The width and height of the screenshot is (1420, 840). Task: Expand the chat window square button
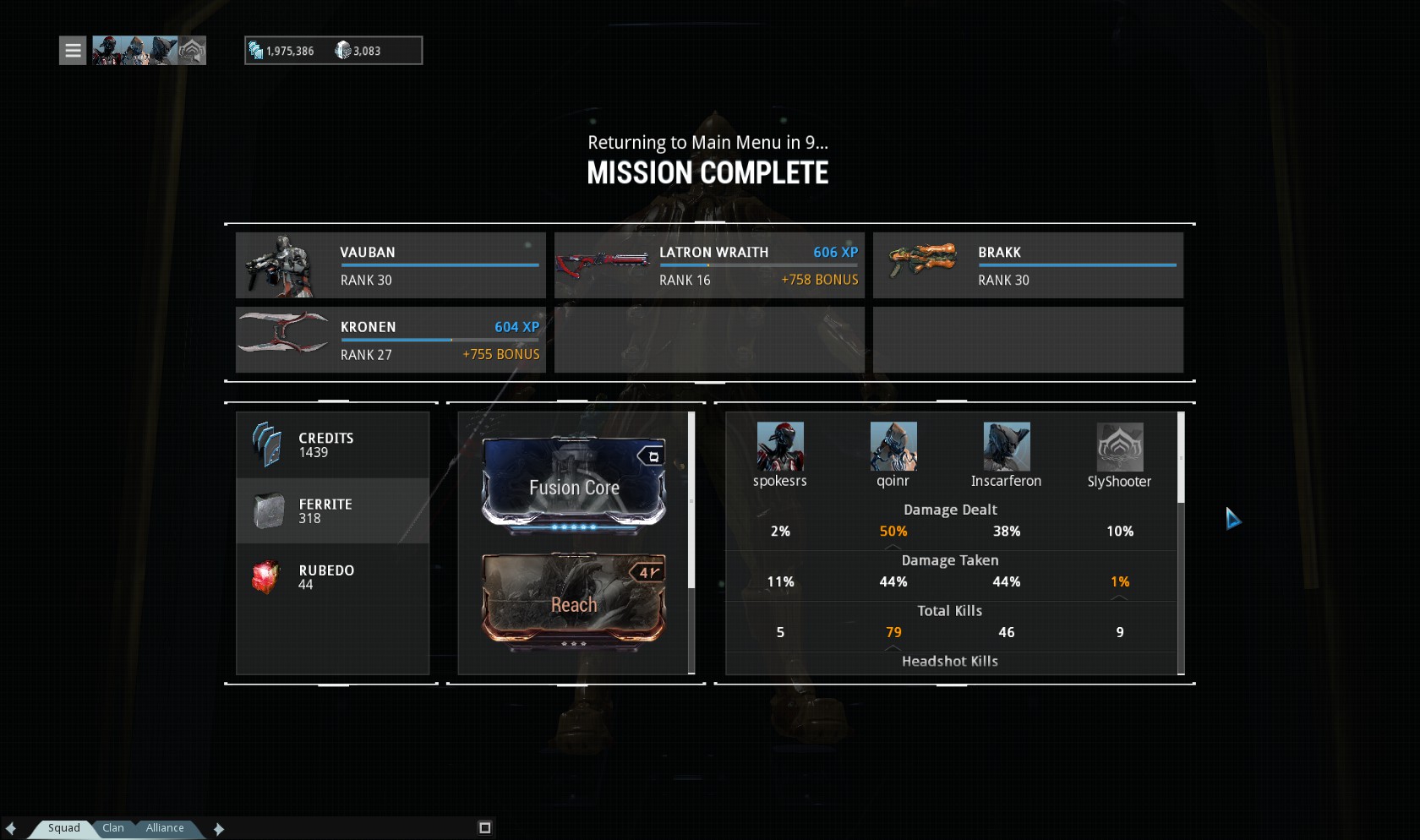coord(485,828)
